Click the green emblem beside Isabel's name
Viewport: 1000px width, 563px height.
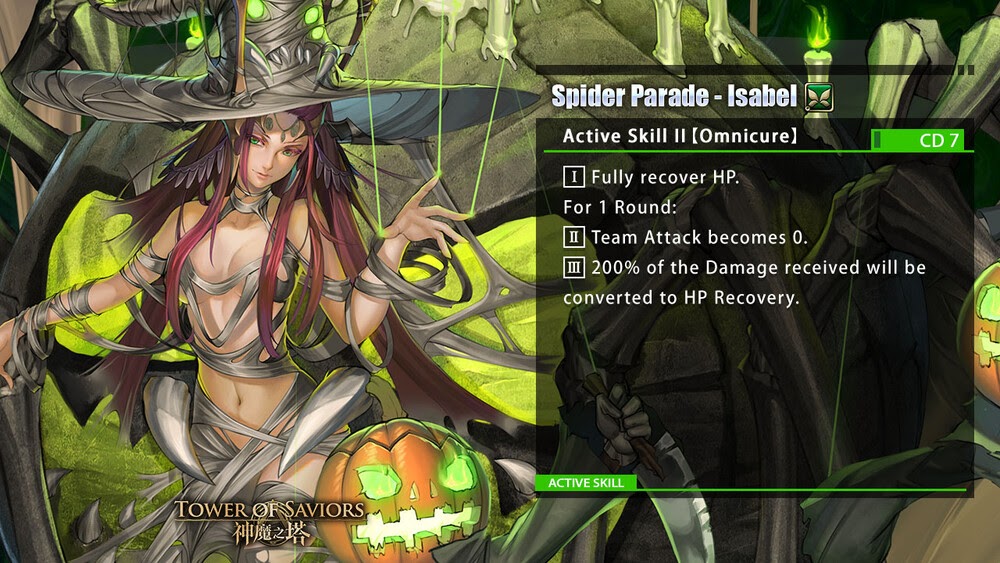pos(819,97)
